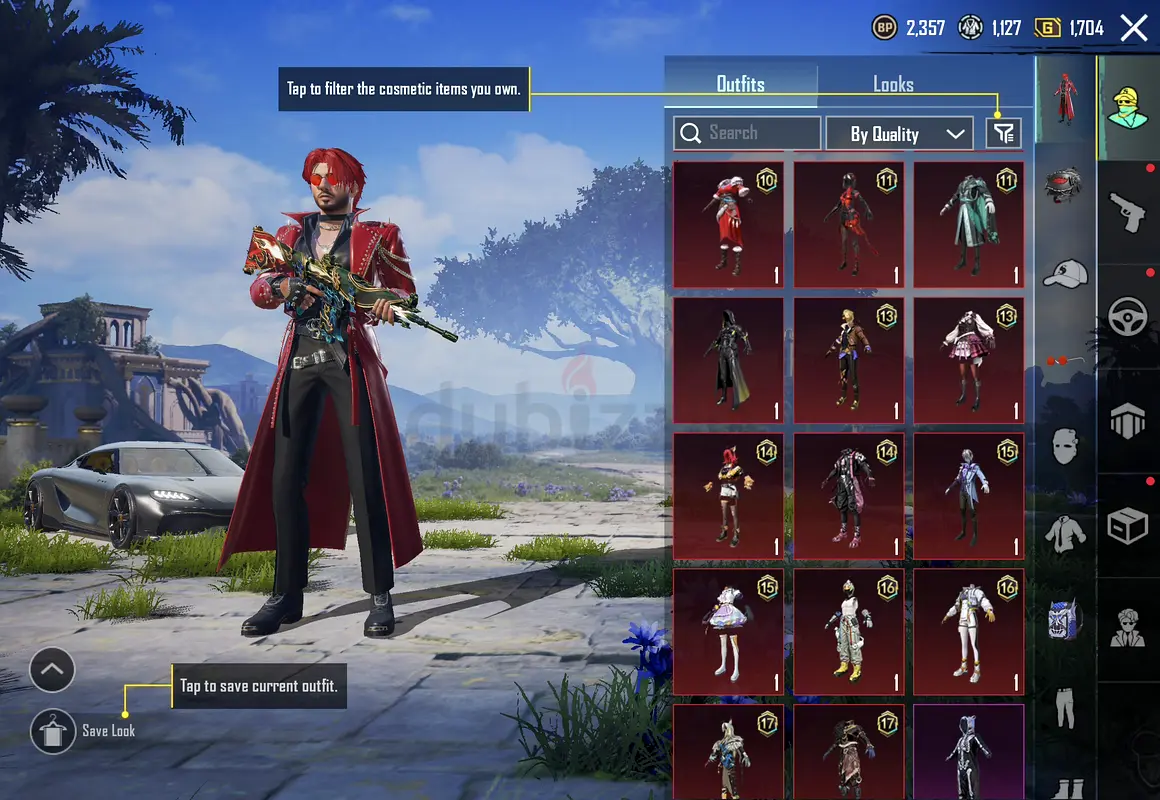
Task: Pick the black hooded cloak outfit
Action: coord(728,360)
